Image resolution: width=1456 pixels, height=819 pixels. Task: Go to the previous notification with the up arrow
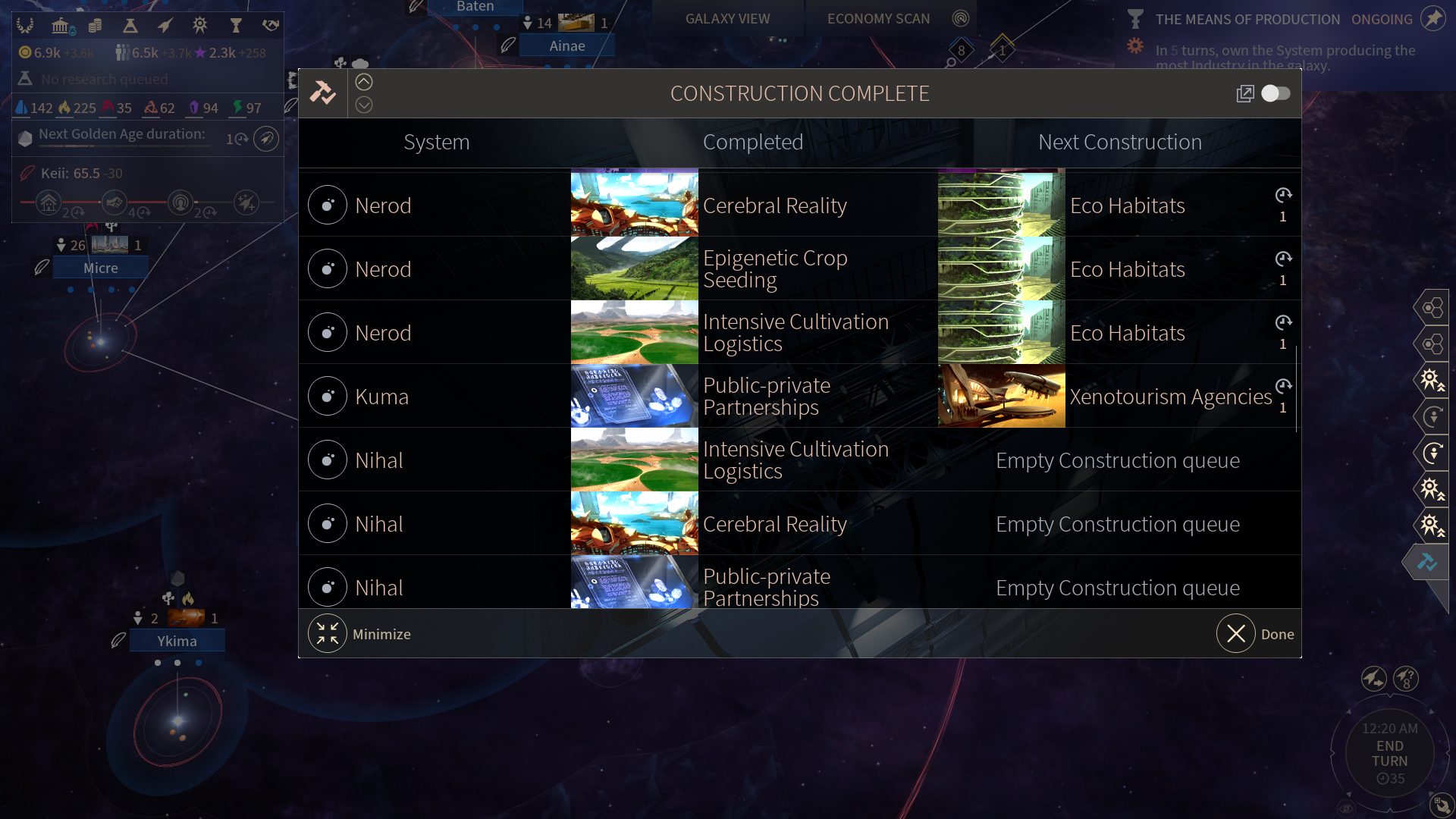point(364,82)
